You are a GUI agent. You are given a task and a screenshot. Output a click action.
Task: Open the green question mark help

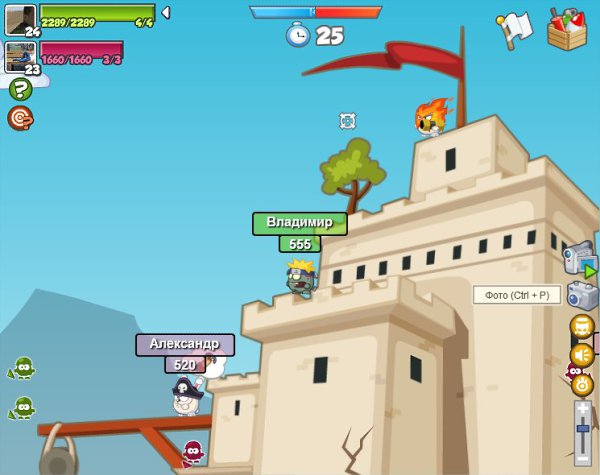pos(20,89)
